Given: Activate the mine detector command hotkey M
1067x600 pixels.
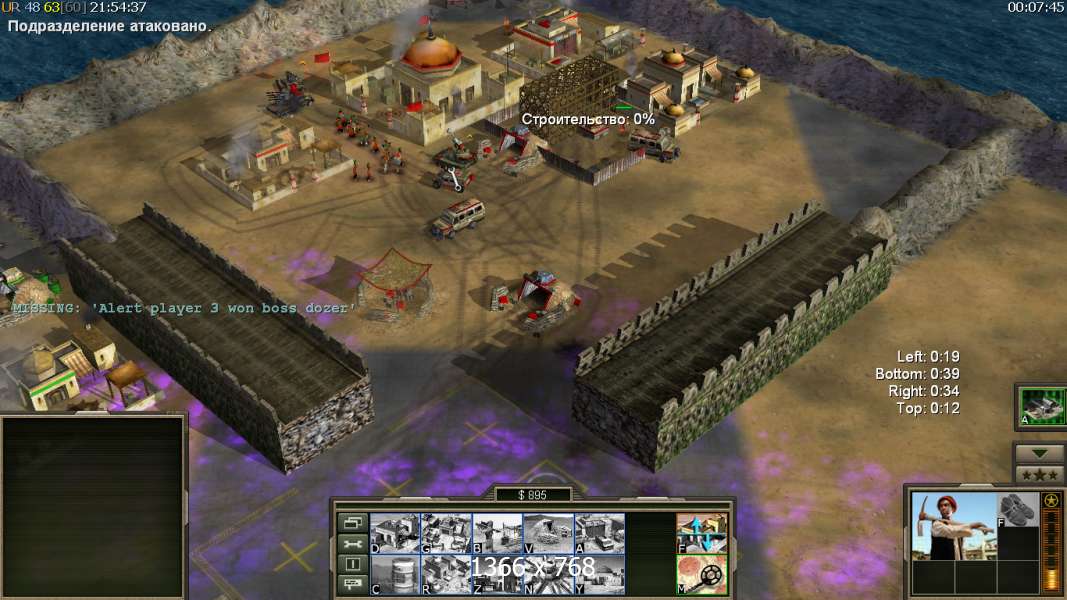Looking at the screenshot, I should coord(701,574).
